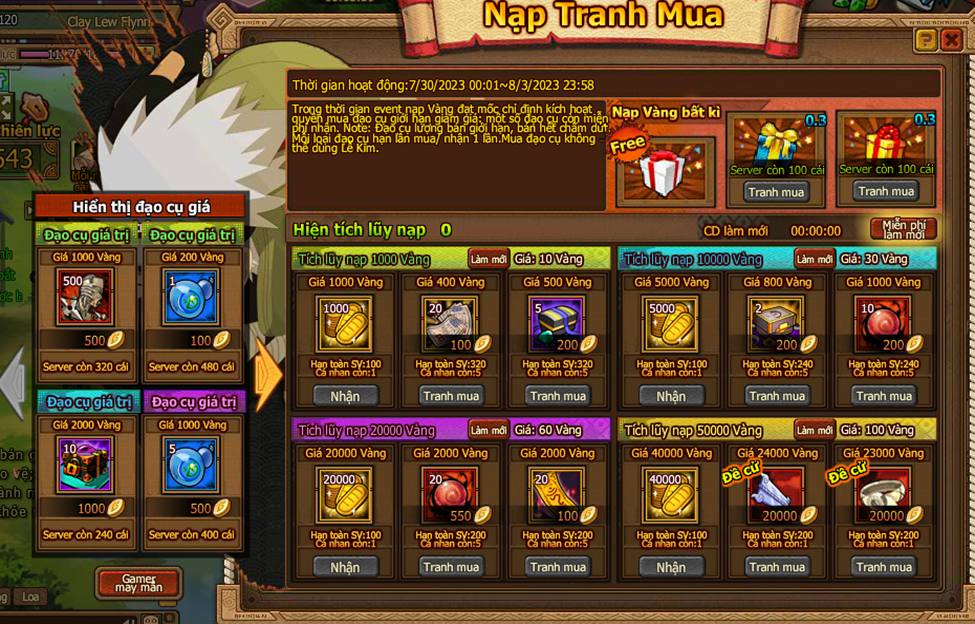This screenshot has height=624, width=975.
Task: Refresh the Tích lũy nạp 10000 Vàng tier
Action: tap(814, 259)
